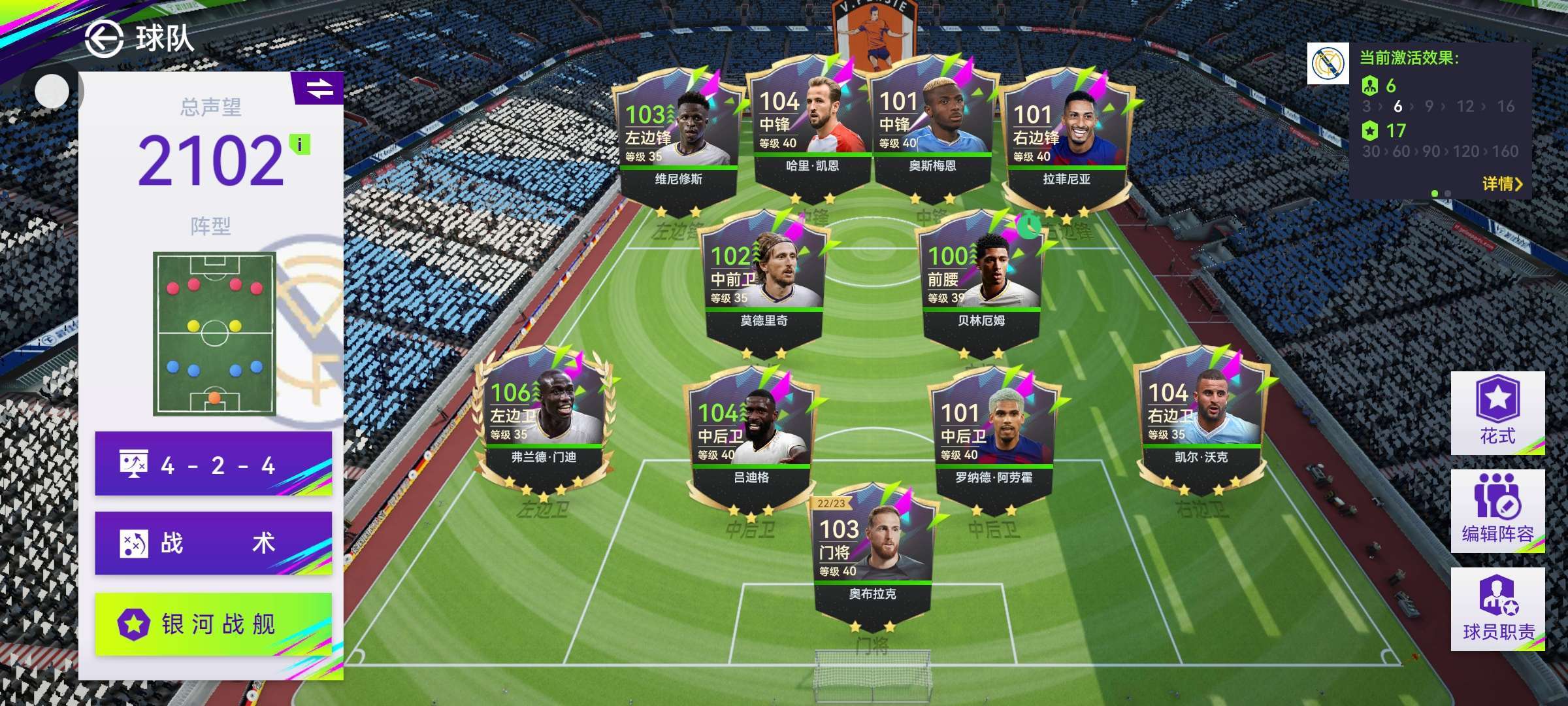1568x706 pixels.
Task: Open the 4-2-4 formation selector
Action: point(214,465)
